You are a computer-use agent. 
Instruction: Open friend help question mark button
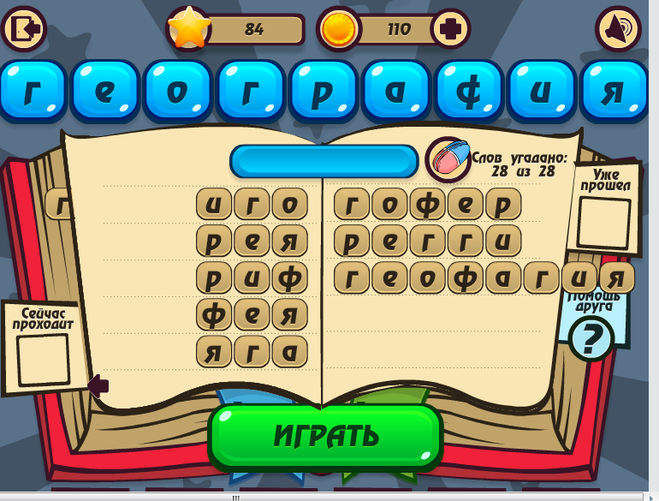pos(592,340)
